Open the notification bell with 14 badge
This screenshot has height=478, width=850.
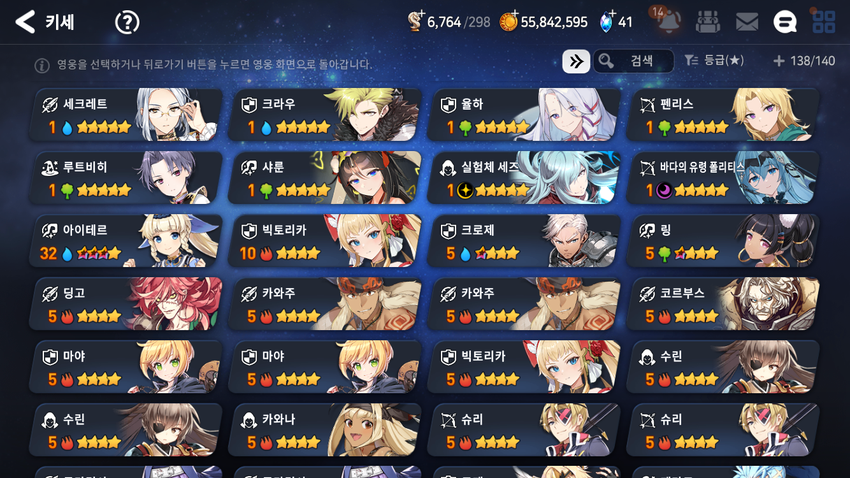click(666, 21)
